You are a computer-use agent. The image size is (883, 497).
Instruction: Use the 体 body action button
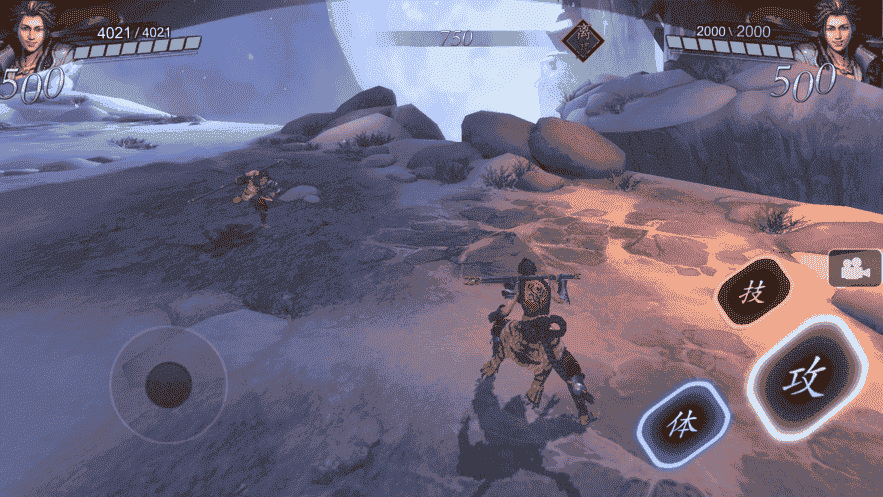(x=683, y=422)
